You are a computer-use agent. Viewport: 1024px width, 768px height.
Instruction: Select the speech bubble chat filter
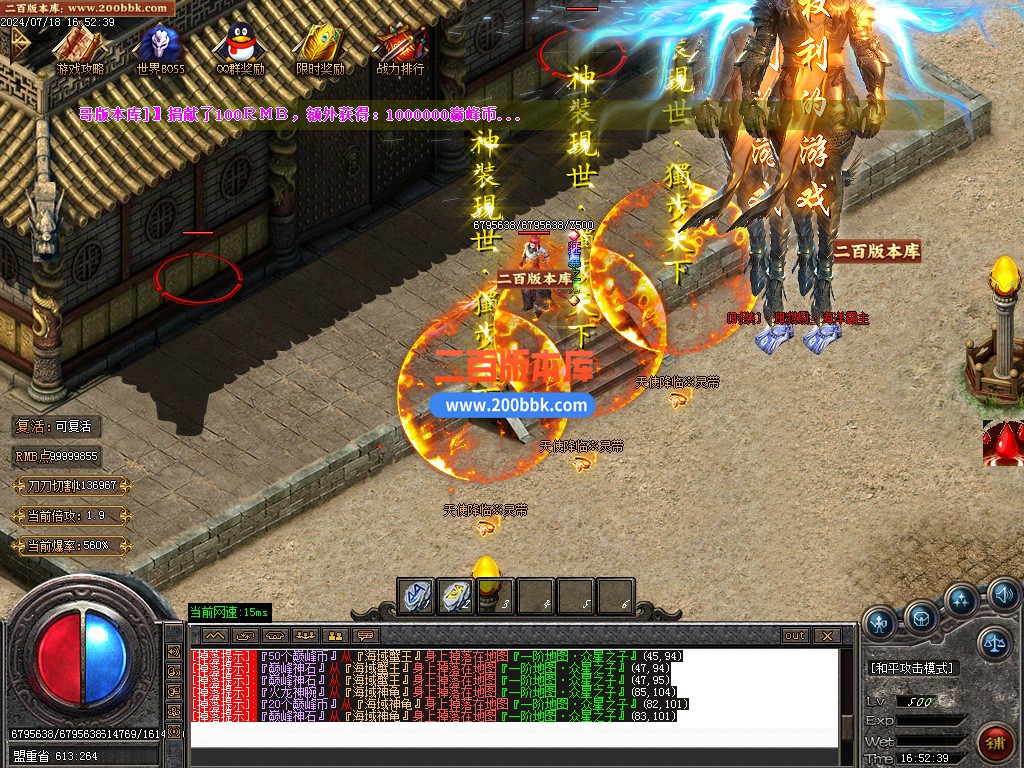[366, 635]
